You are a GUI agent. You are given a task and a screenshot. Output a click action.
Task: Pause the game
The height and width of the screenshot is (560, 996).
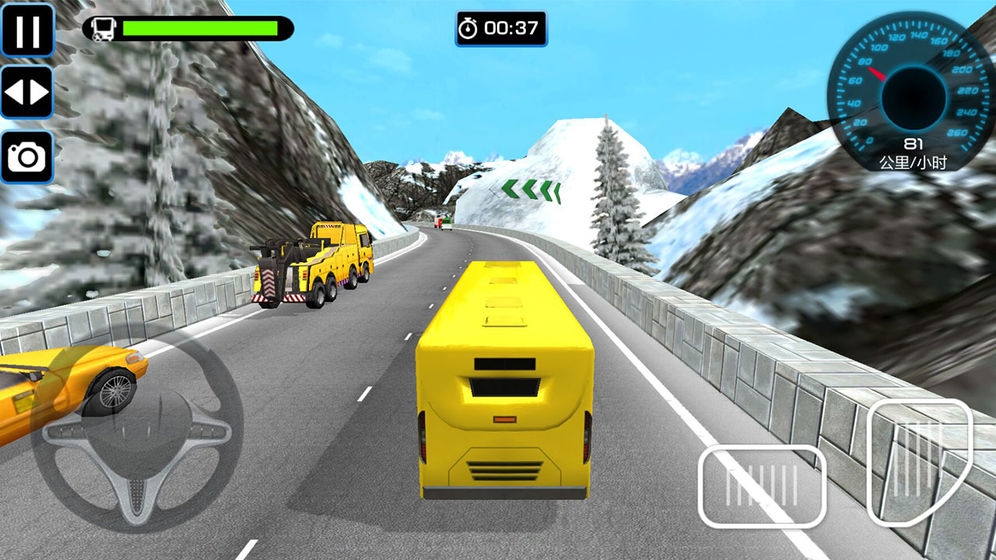(27, 31)
